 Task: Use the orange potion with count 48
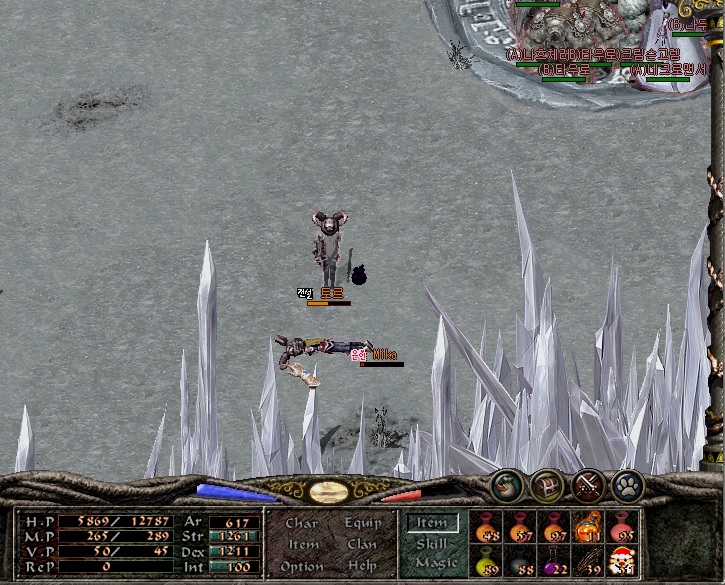click(x=487, y=525)
